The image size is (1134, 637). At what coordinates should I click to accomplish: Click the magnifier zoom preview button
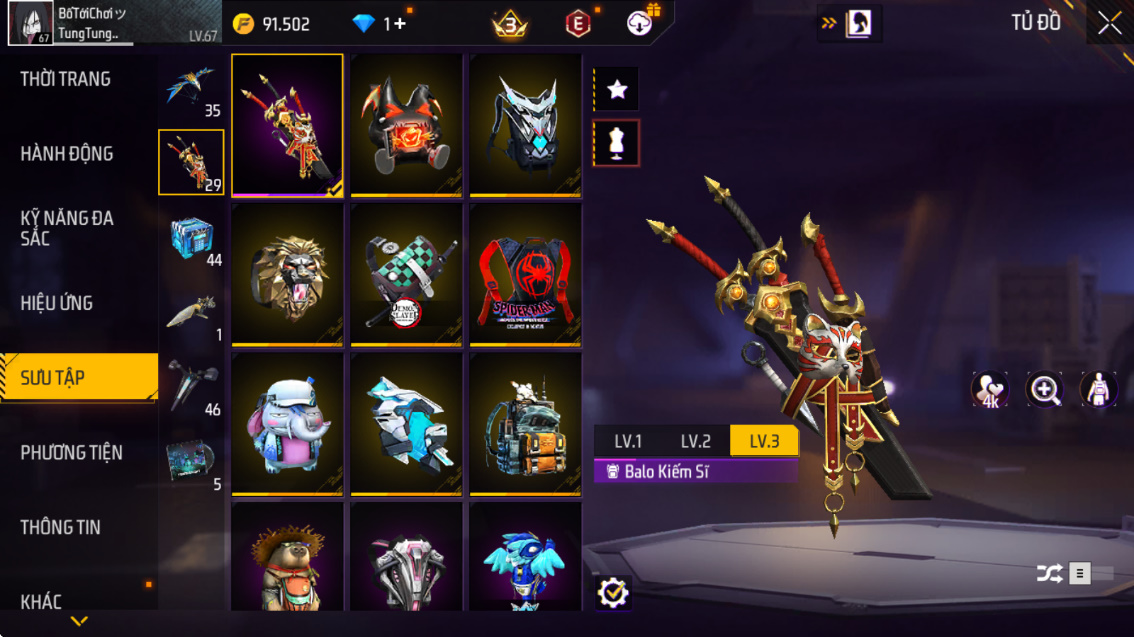(1045, 390)
